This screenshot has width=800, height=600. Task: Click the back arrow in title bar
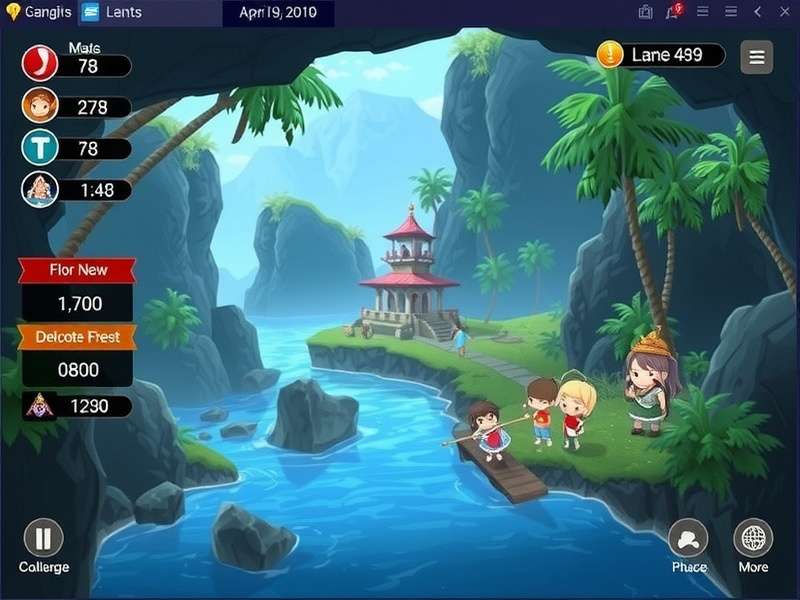click(757, 12)
